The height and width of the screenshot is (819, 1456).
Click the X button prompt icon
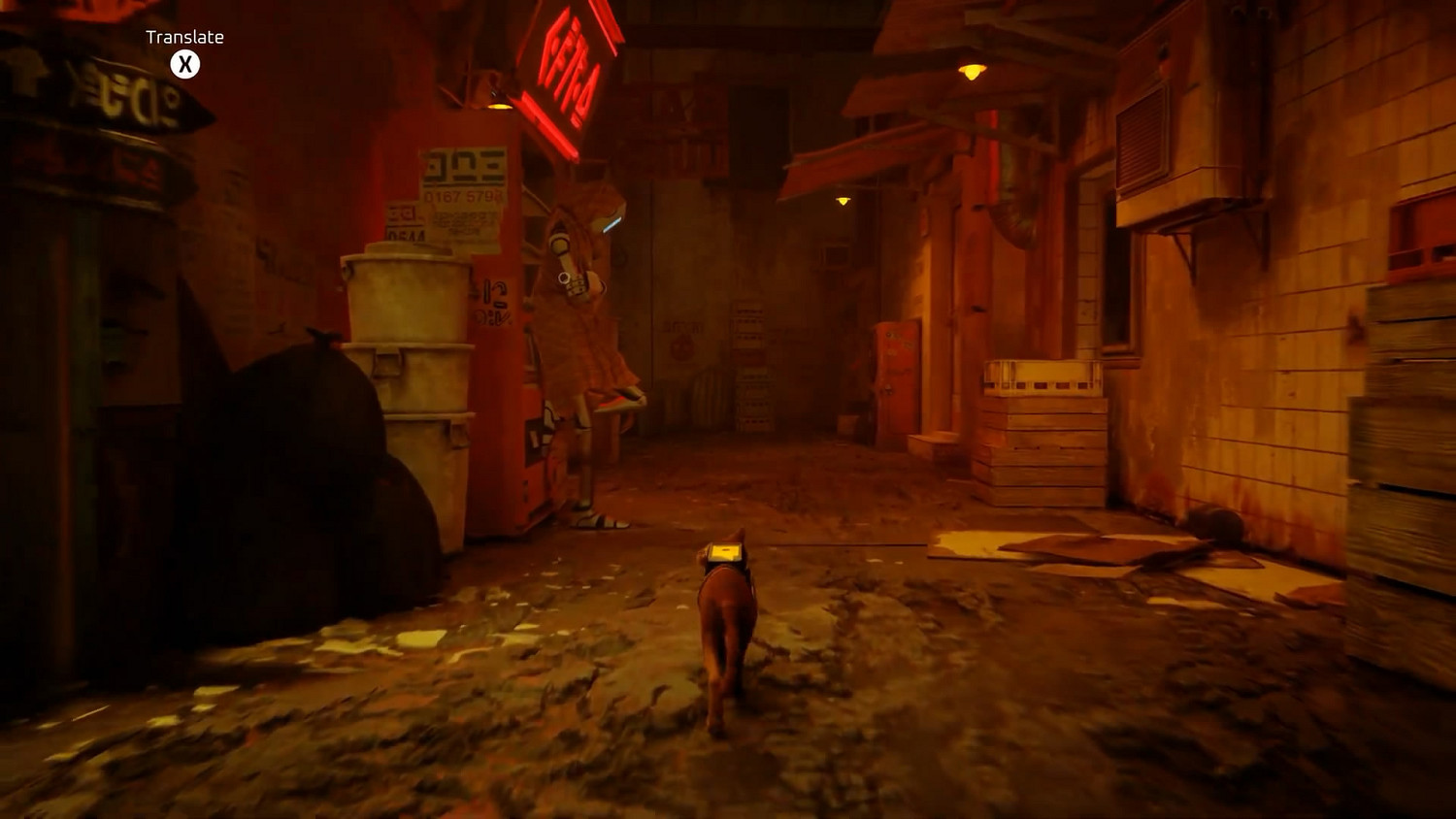pos(184,63)
